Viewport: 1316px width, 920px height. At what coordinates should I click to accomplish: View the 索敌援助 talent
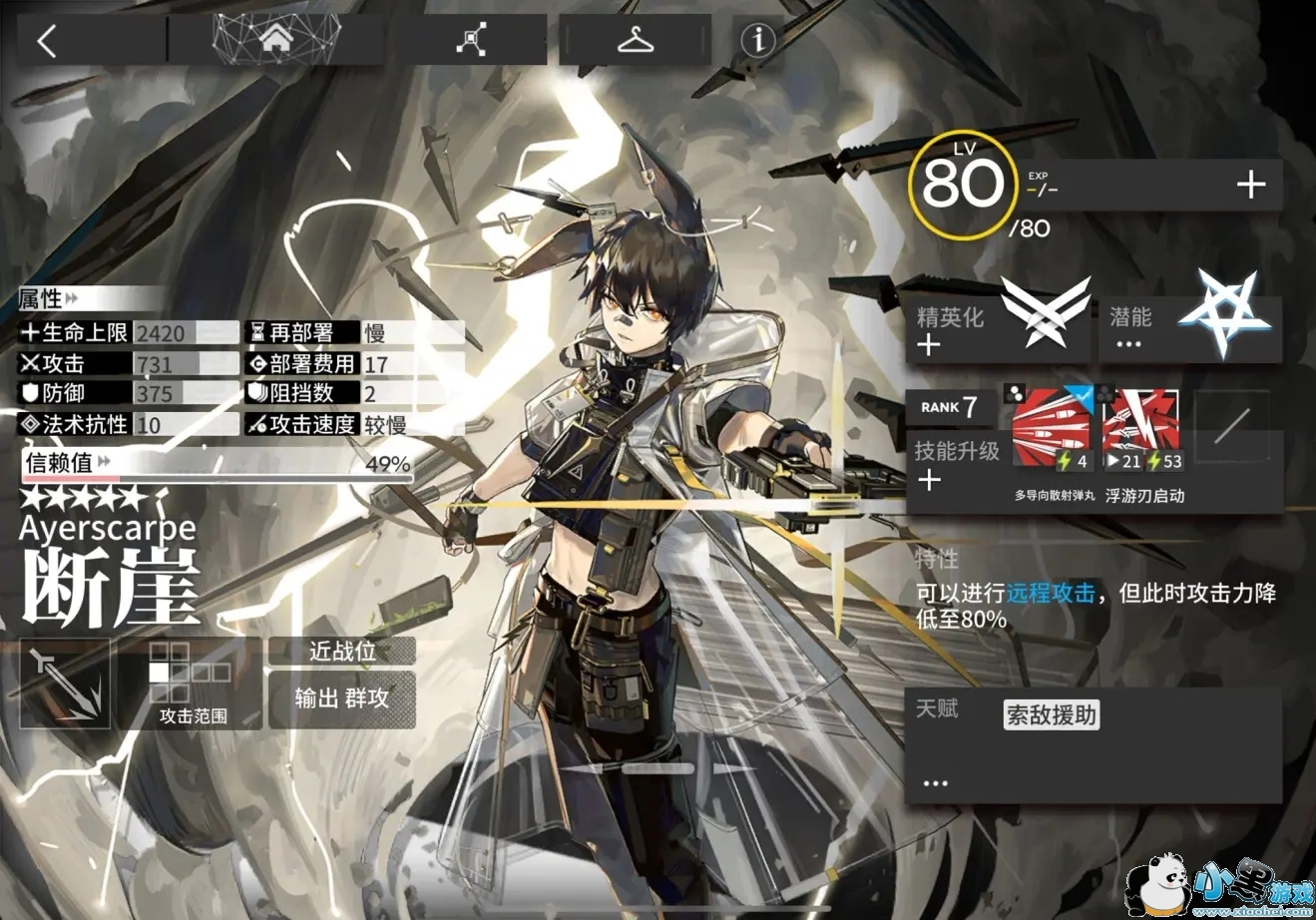coord(1052,714)
